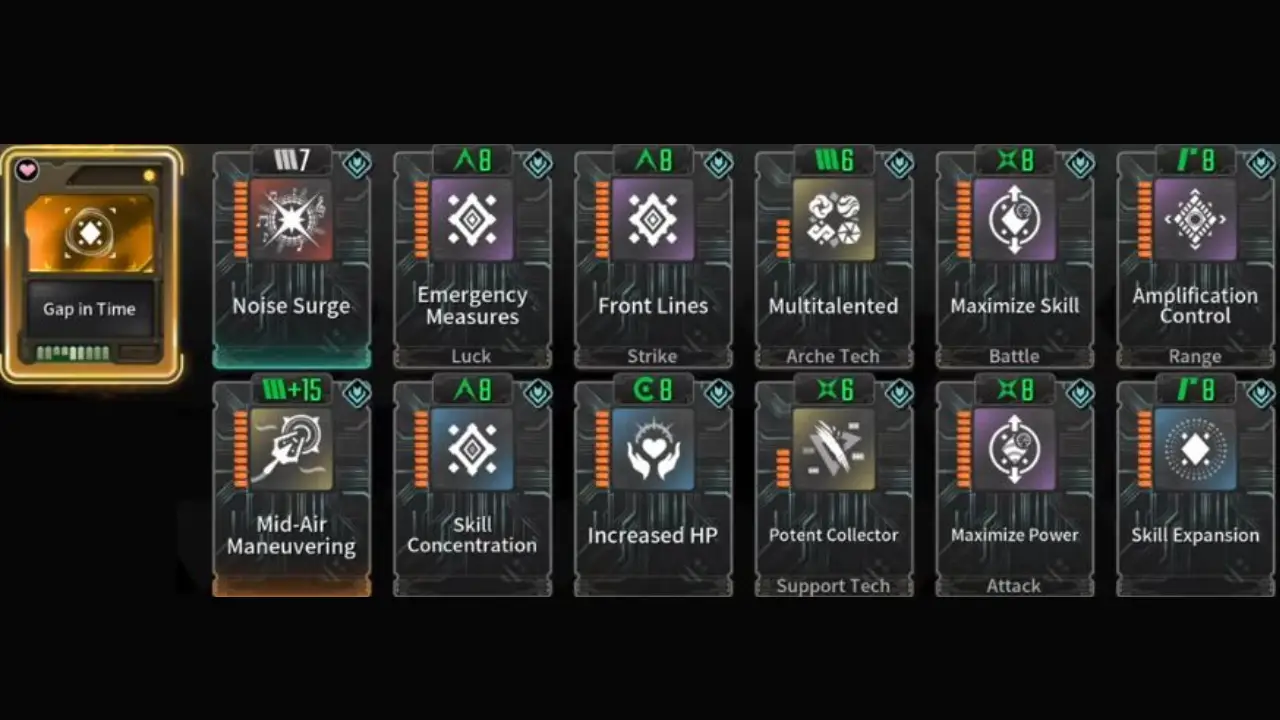Viewport: 1280px width, 720px height.
Task: Click the Potent Collector module icon
Action: click(833, 450)
